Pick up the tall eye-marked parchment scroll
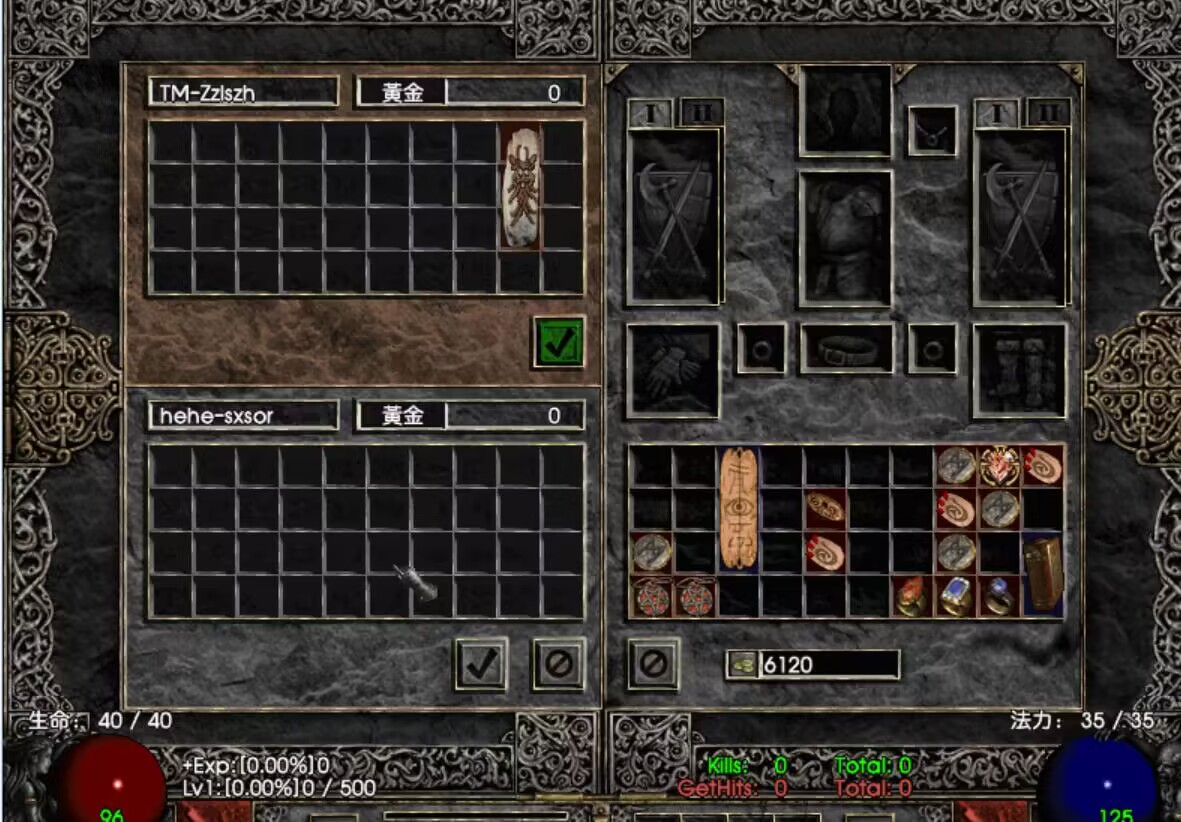 point(738,508)
